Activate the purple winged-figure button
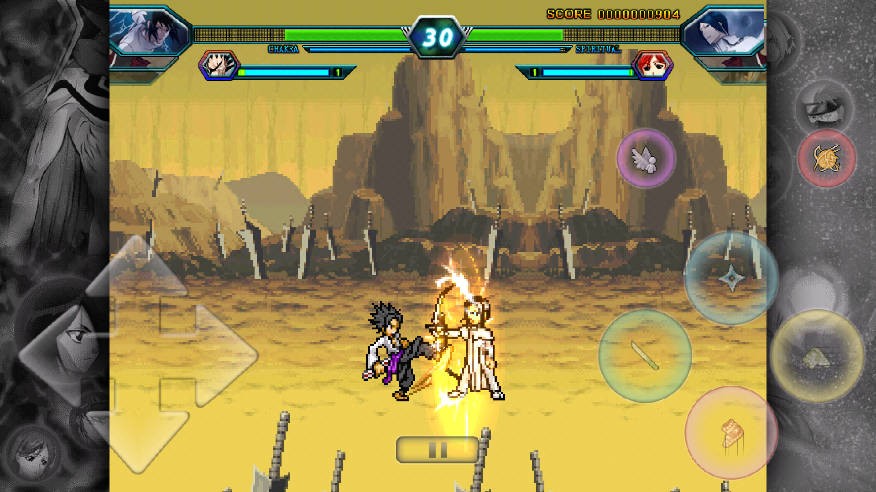 point(645,157)
